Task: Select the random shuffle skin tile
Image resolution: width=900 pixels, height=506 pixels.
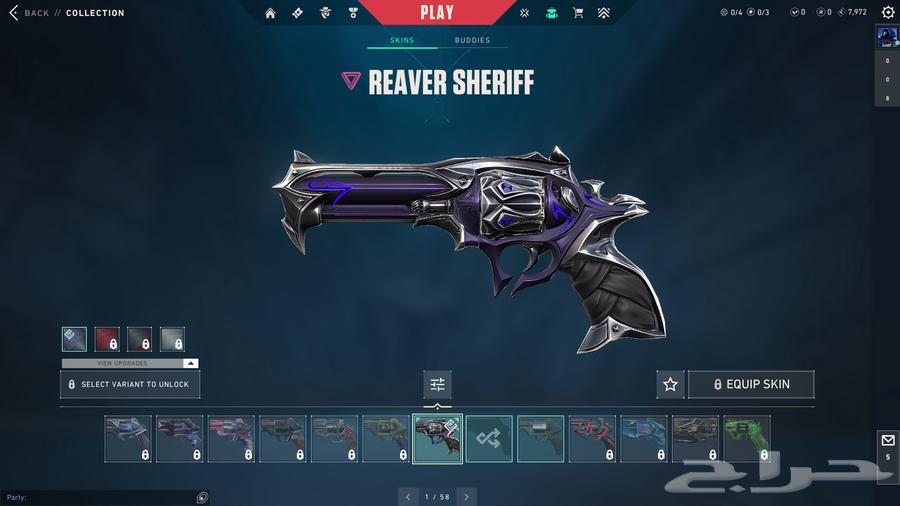Action: point(489,439)
